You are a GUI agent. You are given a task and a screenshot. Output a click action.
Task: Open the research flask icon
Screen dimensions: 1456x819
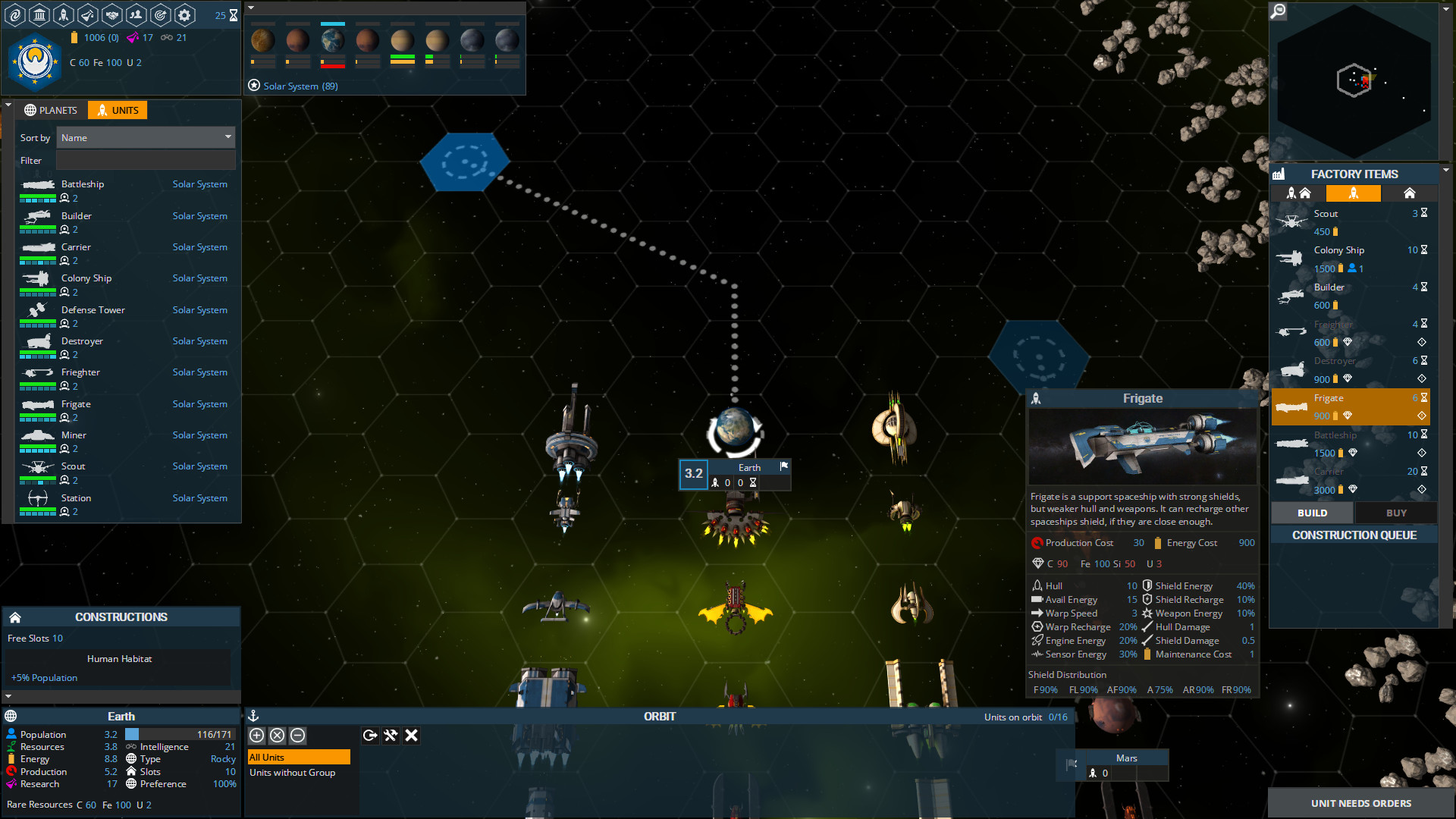87,14
